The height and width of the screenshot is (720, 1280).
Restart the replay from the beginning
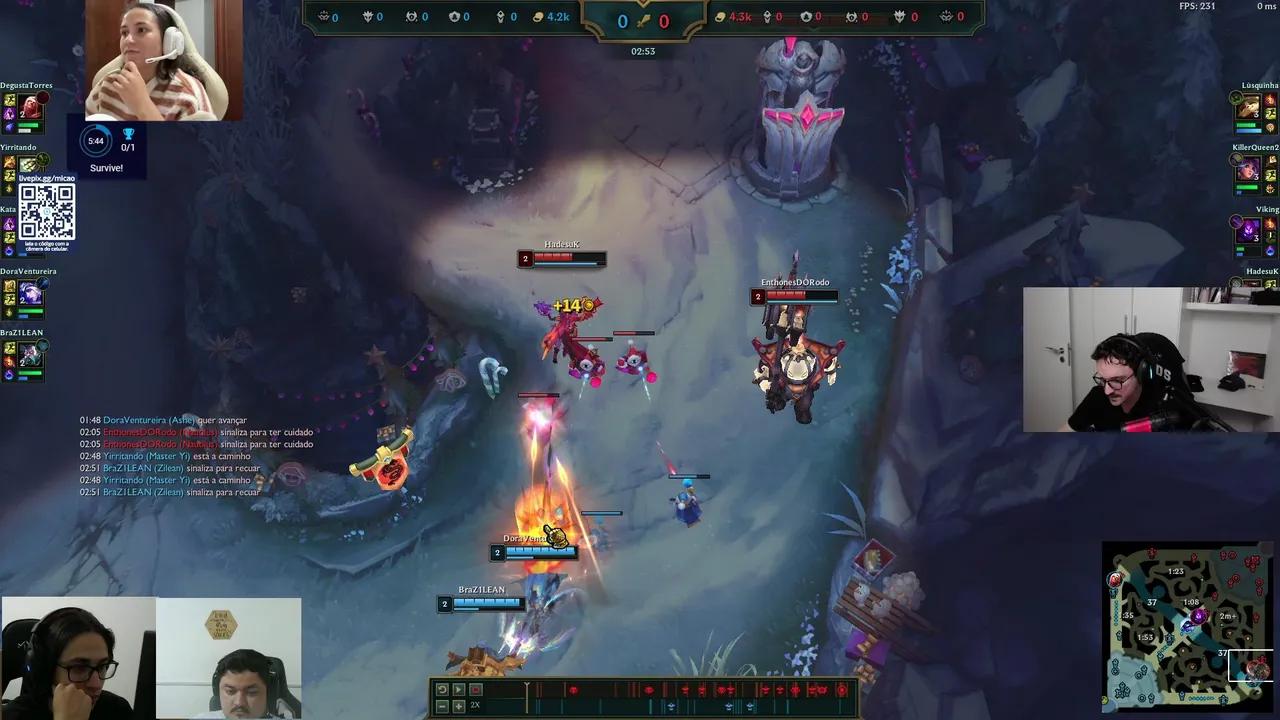click(442, 689)
